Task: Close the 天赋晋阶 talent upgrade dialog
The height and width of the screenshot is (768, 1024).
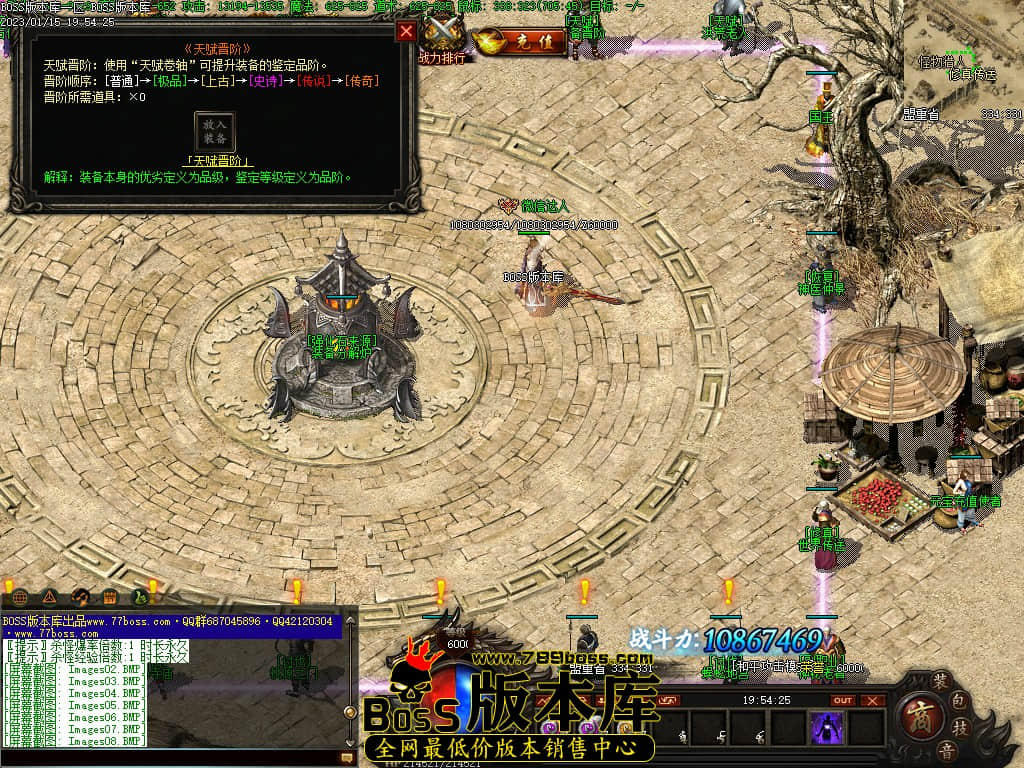Action: tap(406, 31)
